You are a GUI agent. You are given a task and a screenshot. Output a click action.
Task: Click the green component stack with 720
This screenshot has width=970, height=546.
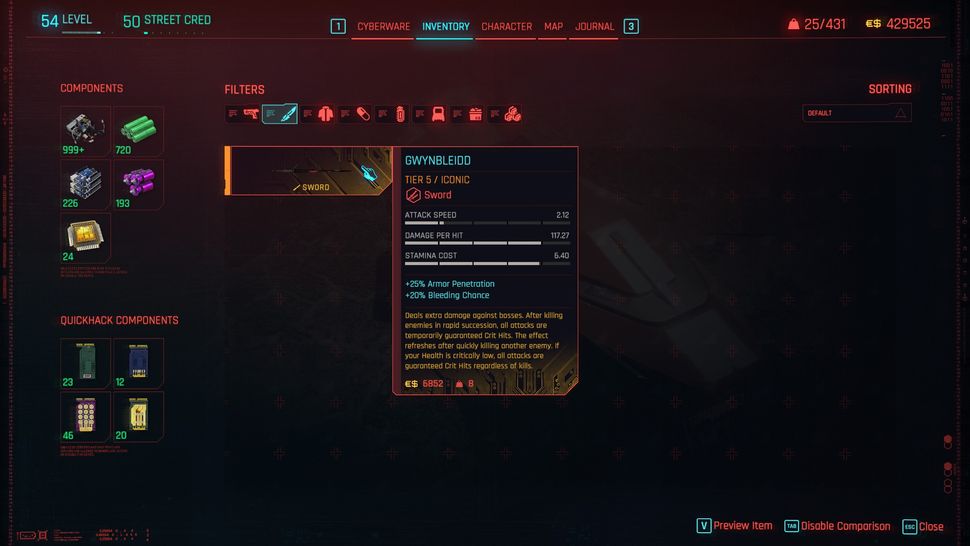point(138,130)
